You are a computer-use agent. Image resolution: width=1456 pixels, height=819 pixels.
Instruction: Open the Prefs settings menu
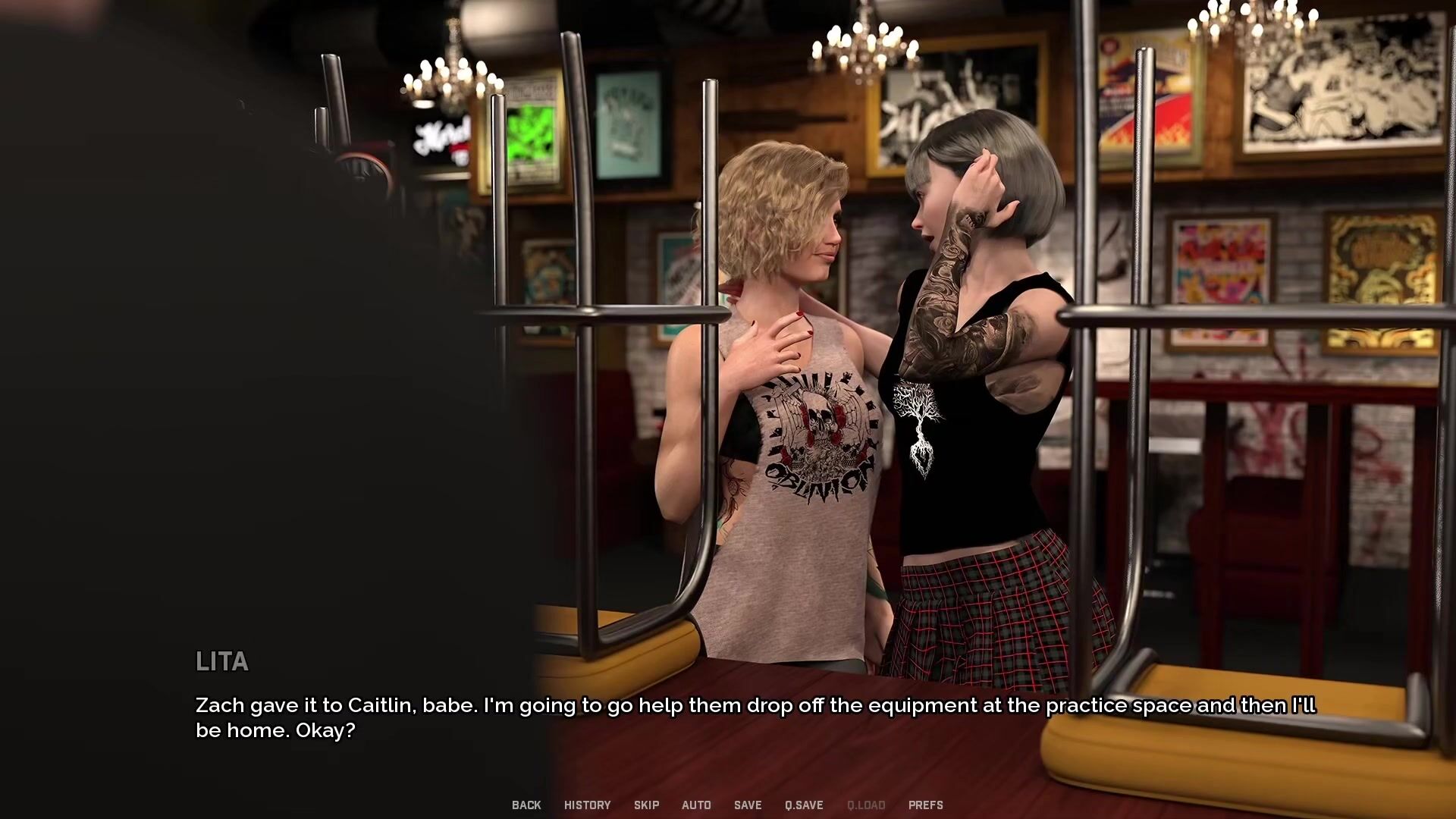(925, 805)
